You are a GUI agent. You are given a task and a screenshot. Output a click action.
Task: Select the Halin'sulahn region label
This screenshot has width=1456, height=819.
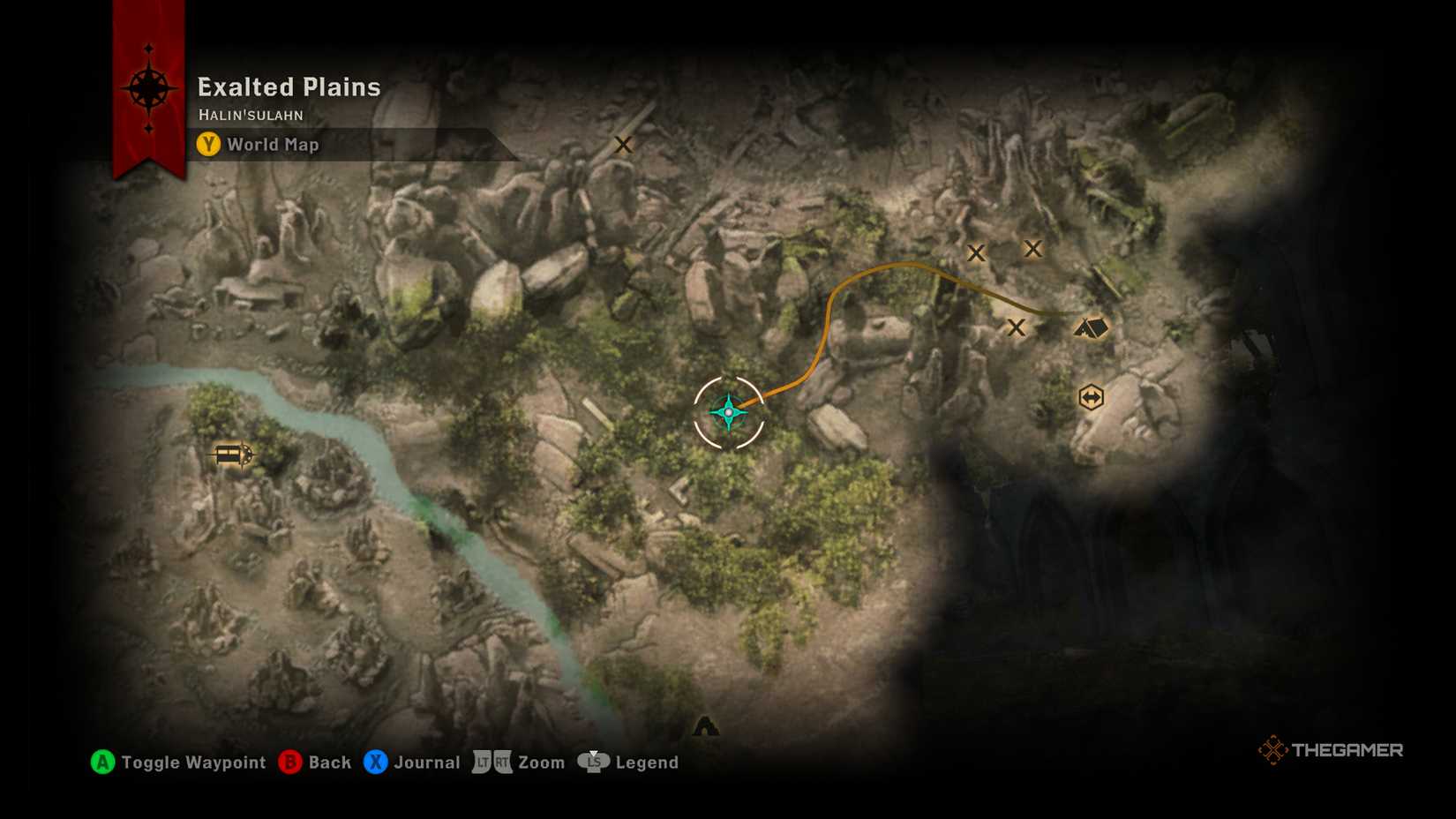coord(251,114)
